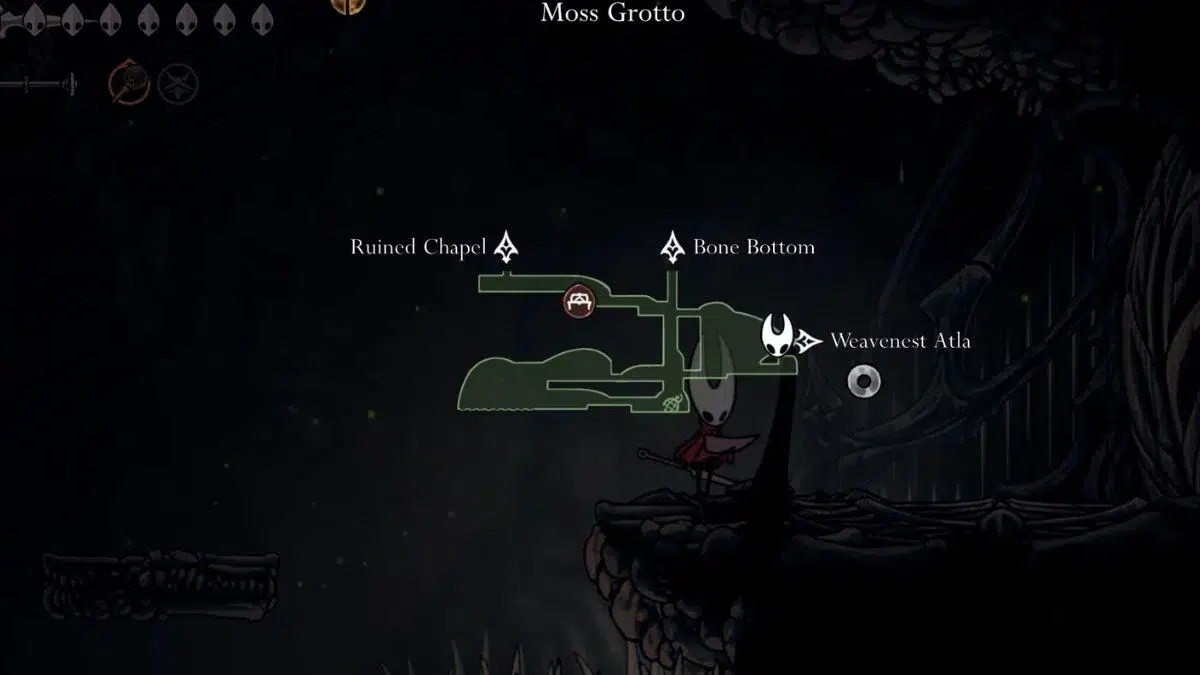Select the red bench pin on map
Viewport: 1200px width, 675px height.
577,301
